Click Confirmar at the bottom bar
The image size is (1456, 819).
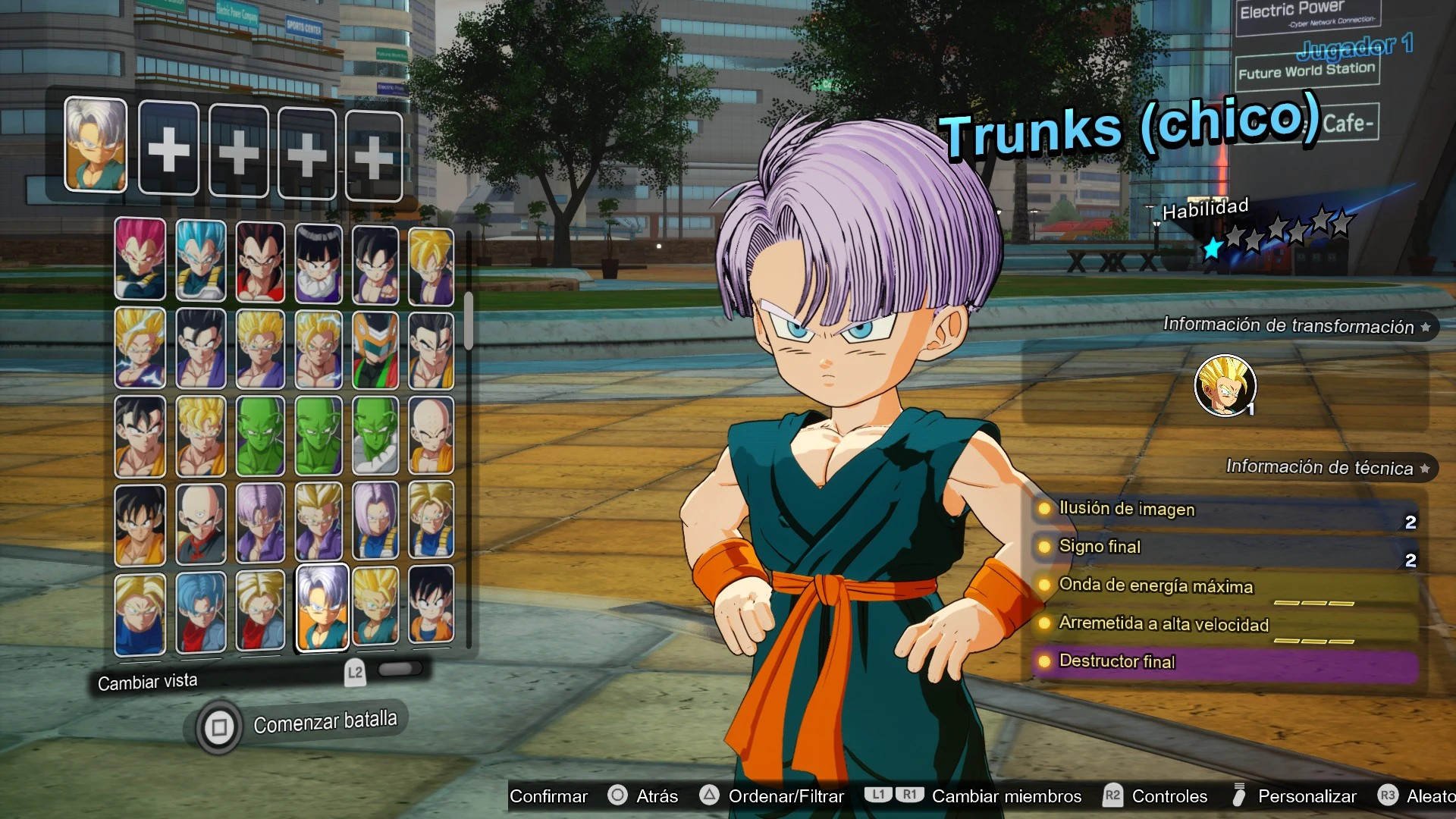pos(549,796)
